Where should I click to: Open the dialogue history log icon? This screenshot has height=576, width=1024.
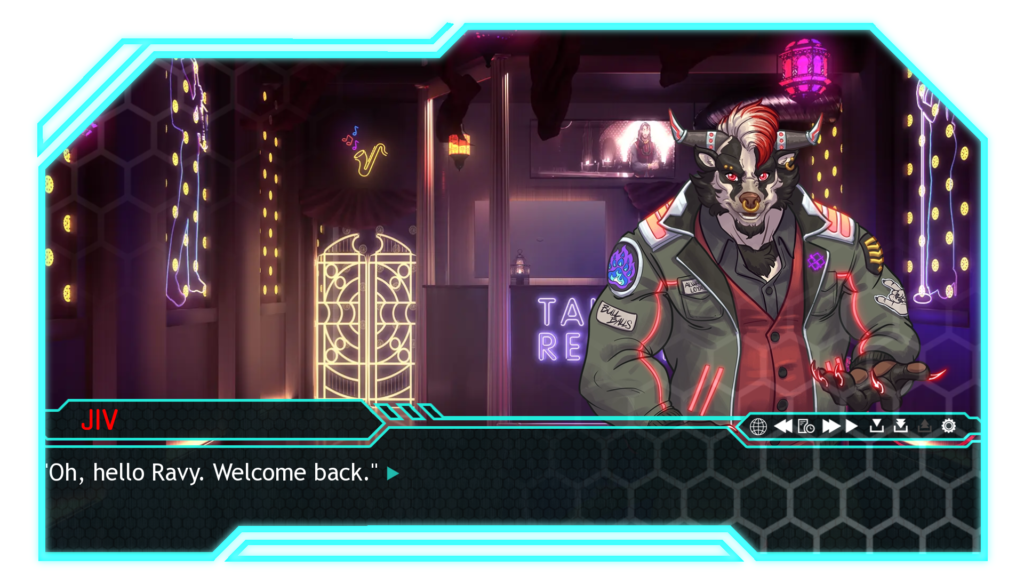805,426
